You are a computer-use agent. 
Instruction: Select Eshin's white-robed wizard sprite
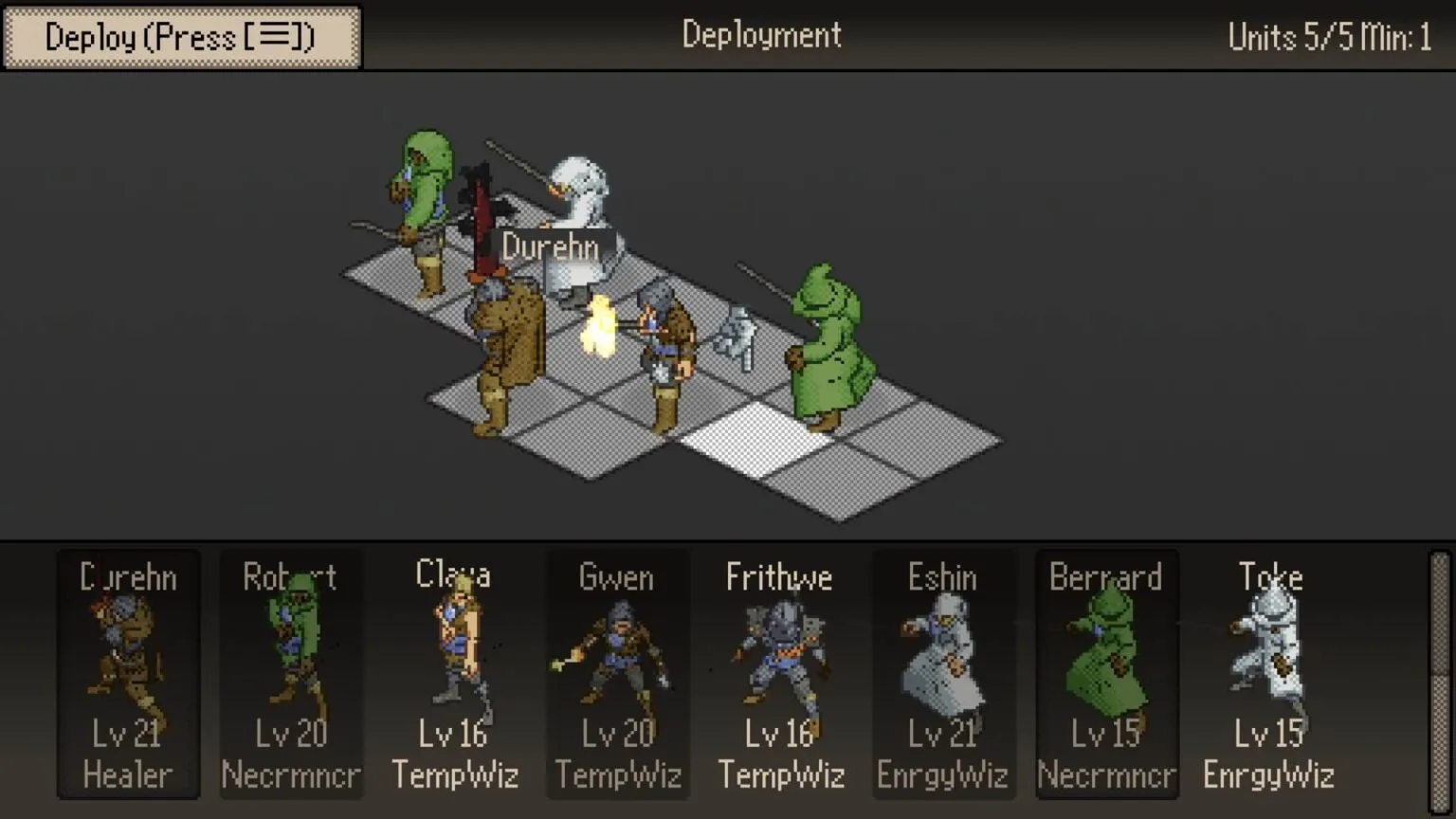coord(942,654)
